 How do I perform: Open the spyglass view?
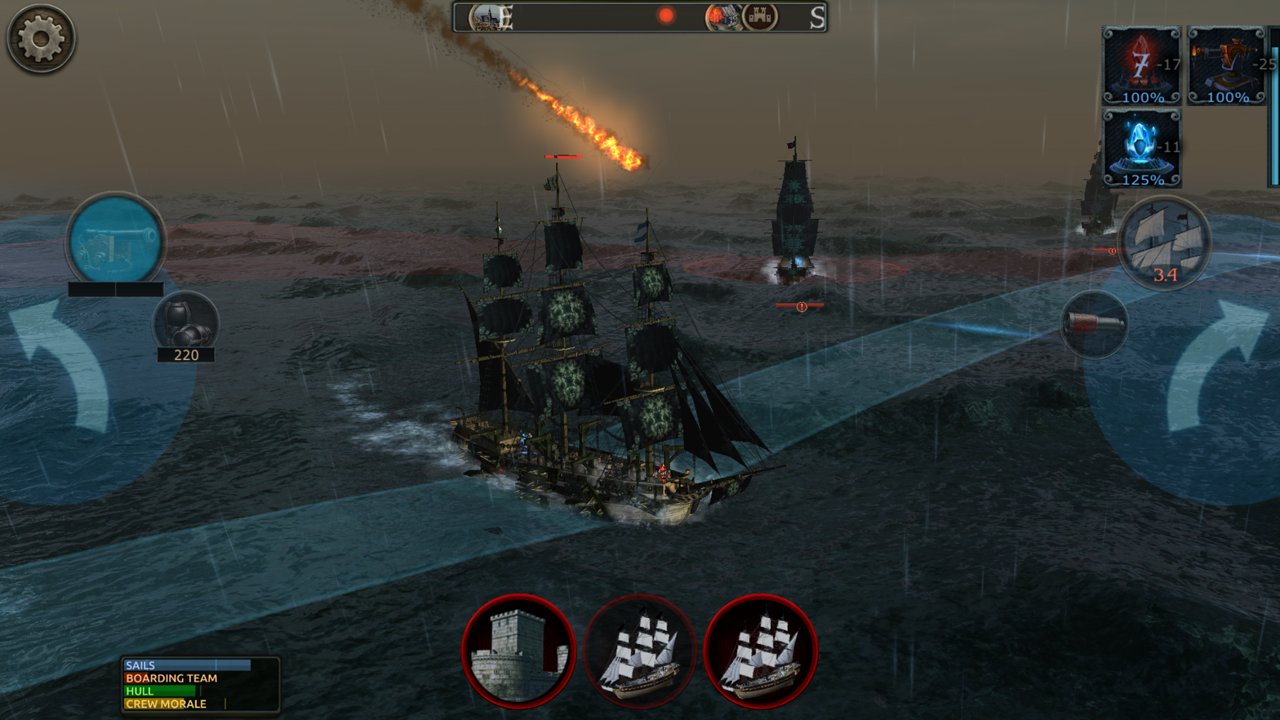[1093, 325]
